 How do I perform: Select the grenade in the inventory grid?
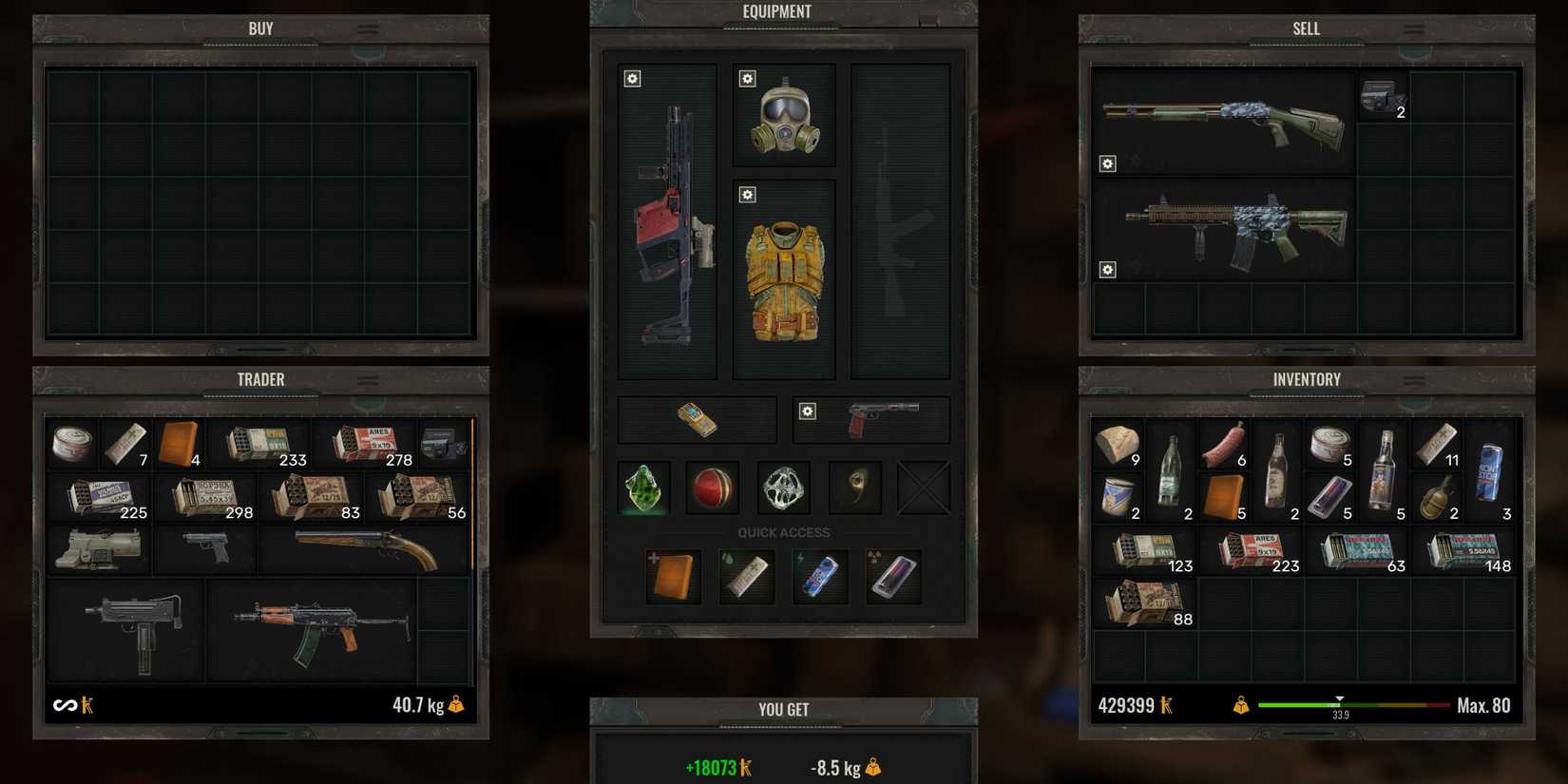click(1438, 496)
